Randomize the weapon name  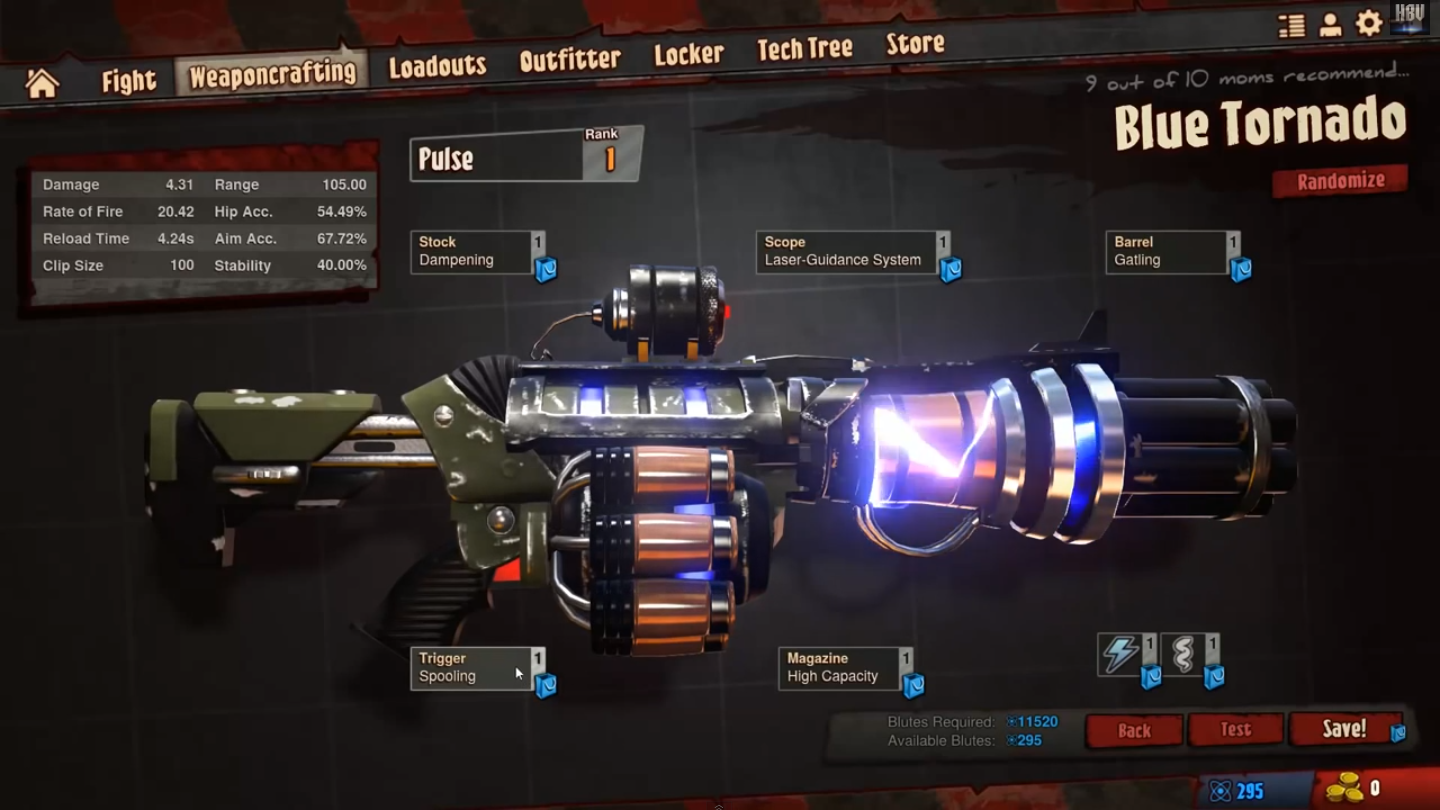[1340, 181]
